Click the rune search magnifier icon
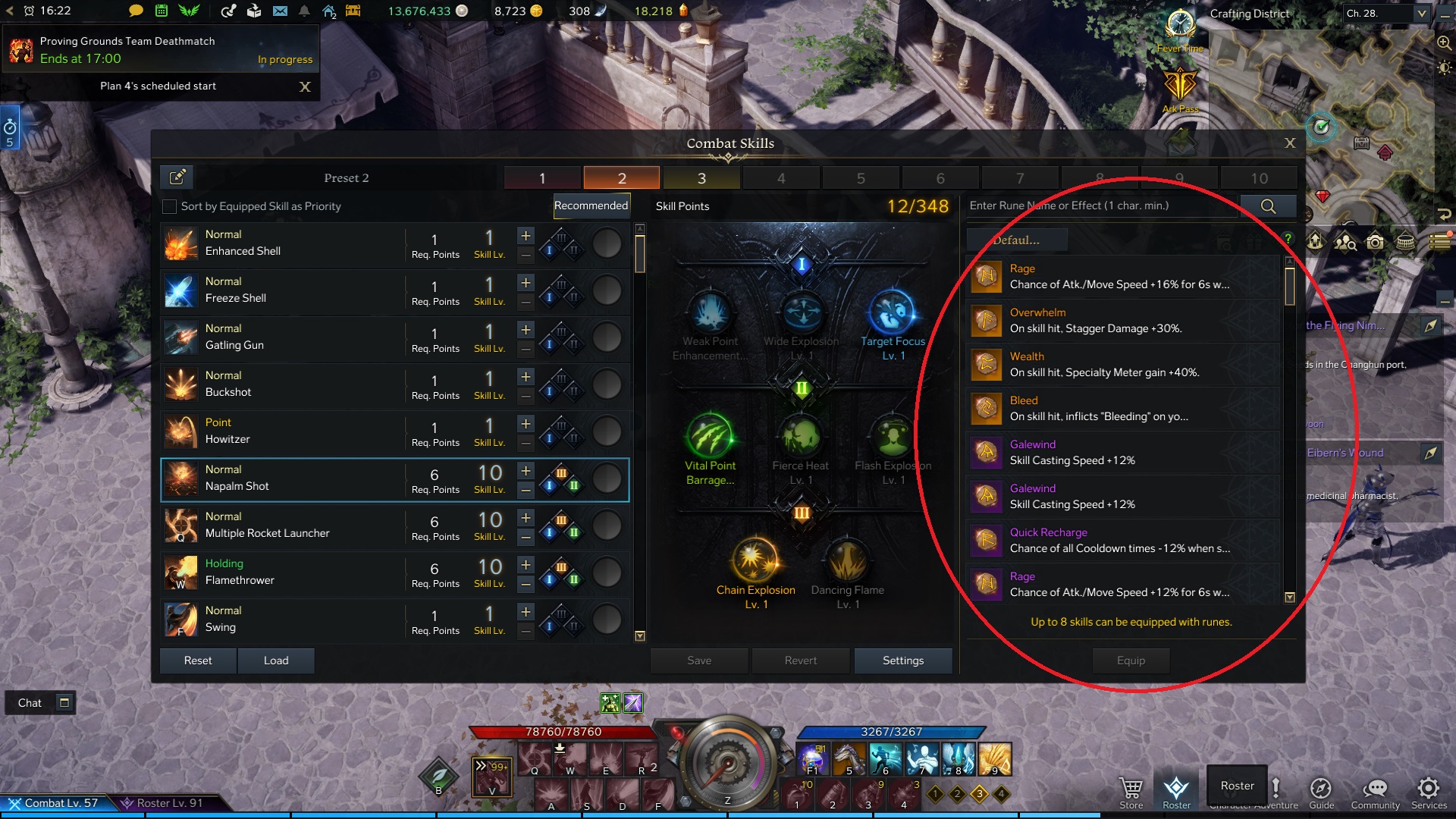The width and height of the screenshot is (1456, 819). (1269, 206)
